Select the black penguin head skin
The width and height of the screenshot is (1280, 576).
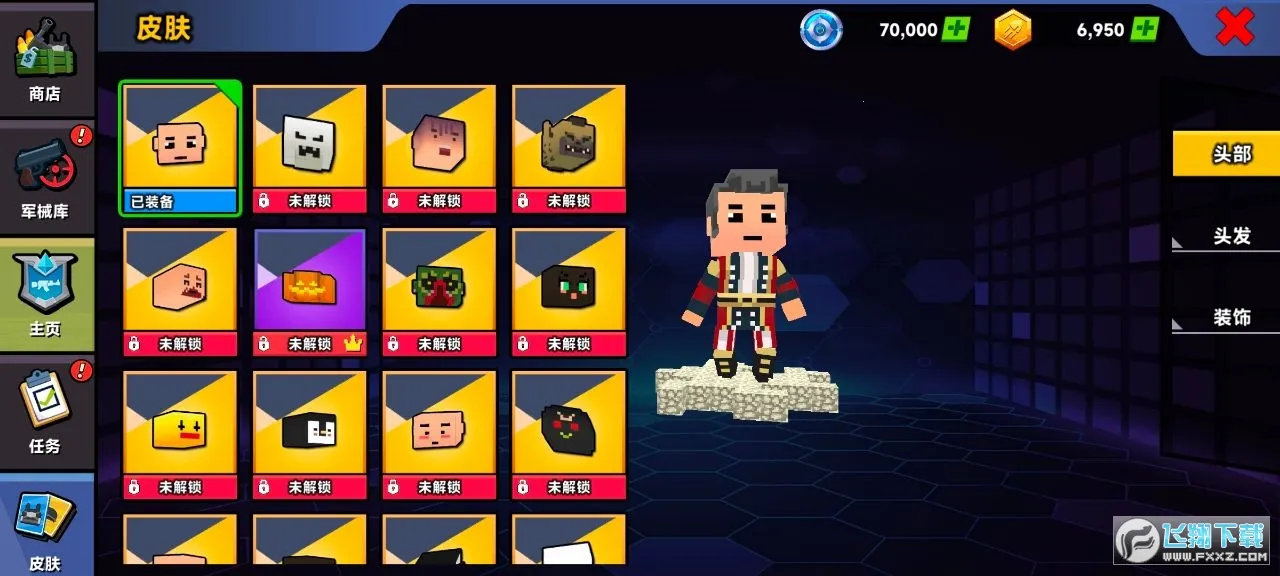click(309, 434)
